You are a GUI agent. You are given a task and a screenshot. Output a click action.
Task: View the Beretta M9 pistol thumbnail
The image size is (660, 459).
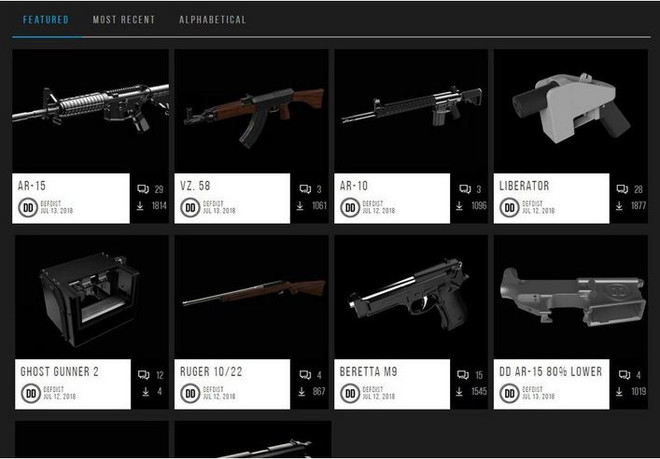click(411, 297)
